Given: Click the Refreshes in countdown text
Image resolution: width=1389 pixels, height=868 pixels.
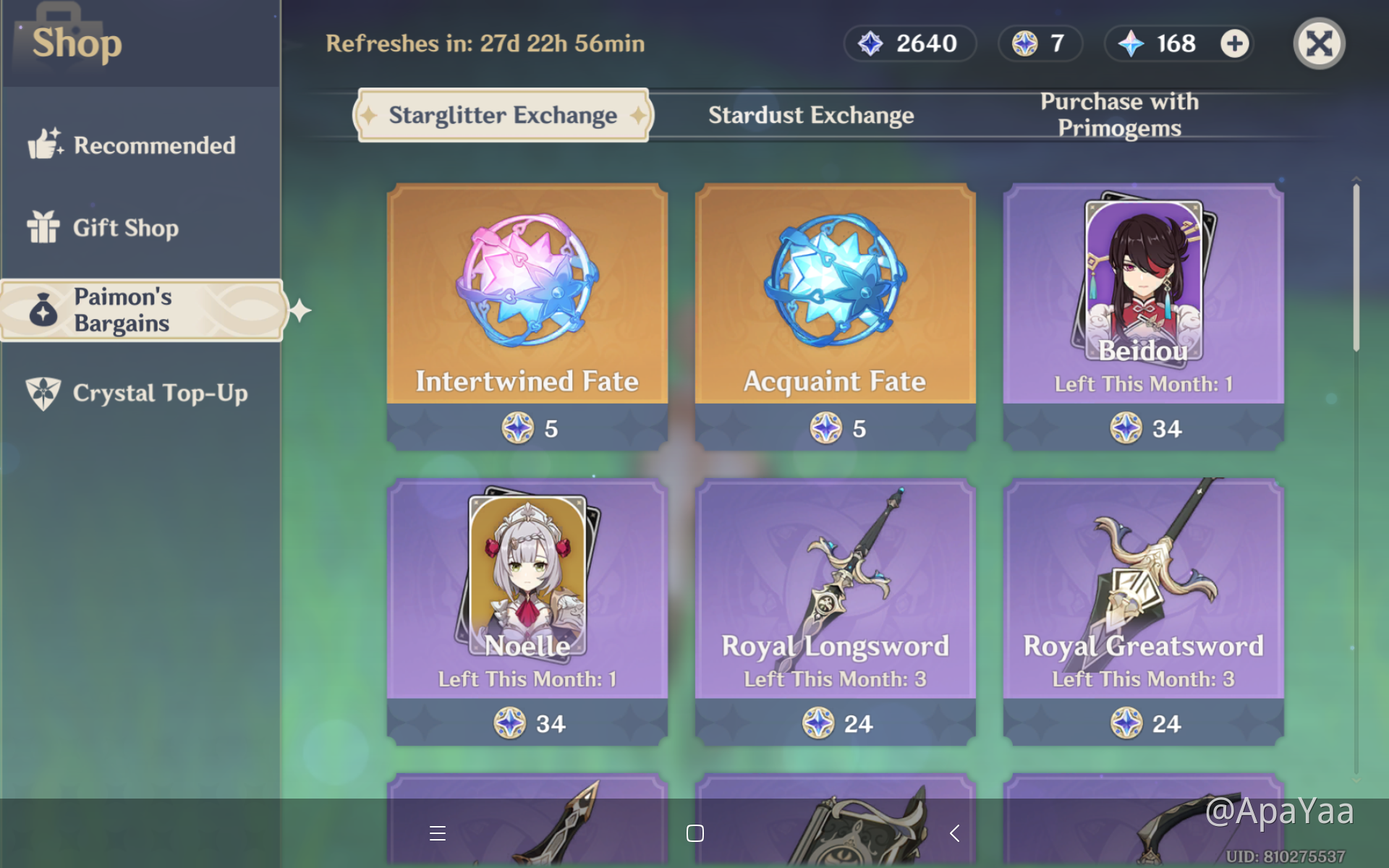Looking at the screenshot, I should pyautogui.click(x=486, y=43).
